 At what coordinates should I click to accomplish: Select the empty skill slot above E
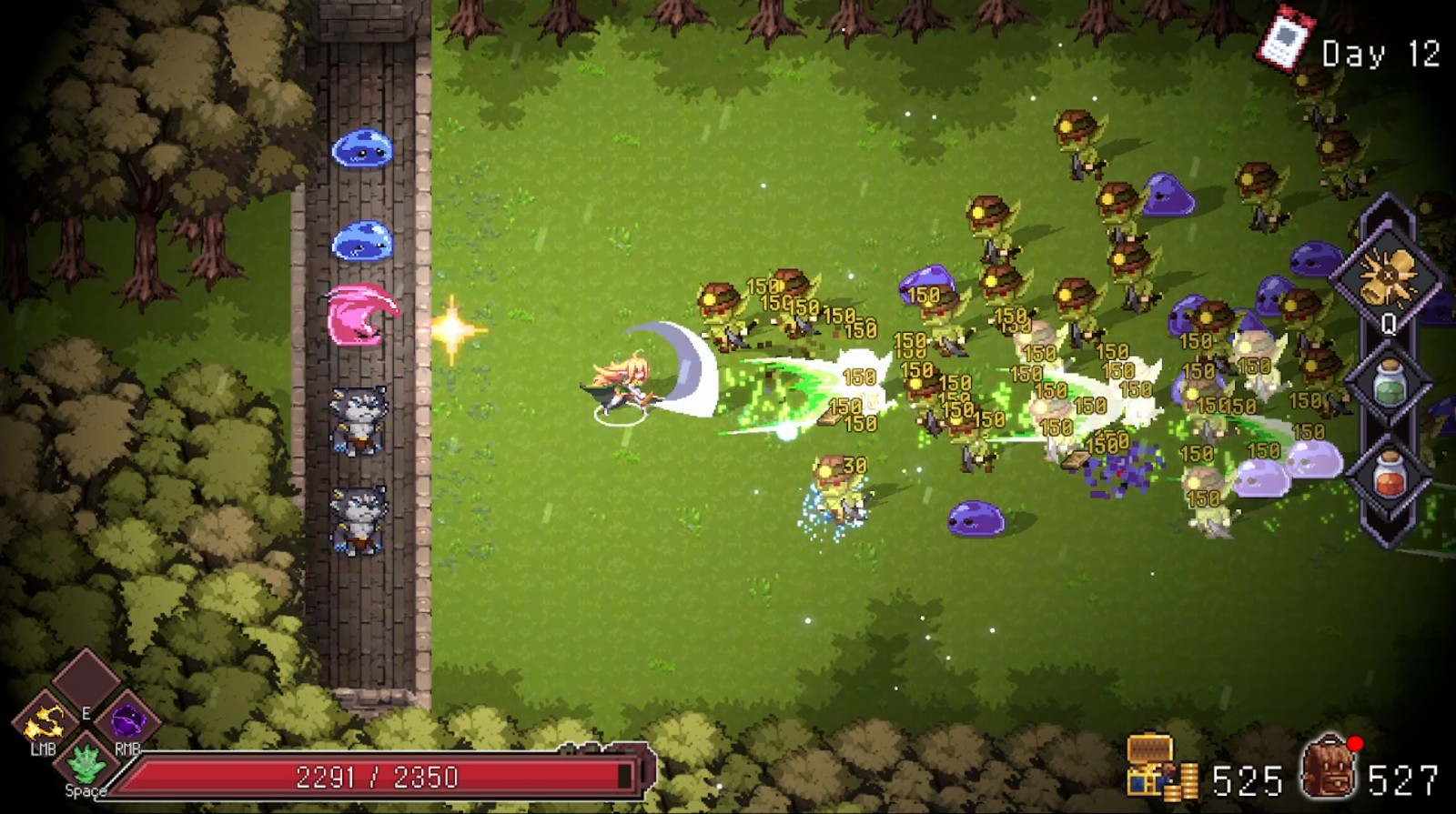(85, 678)
